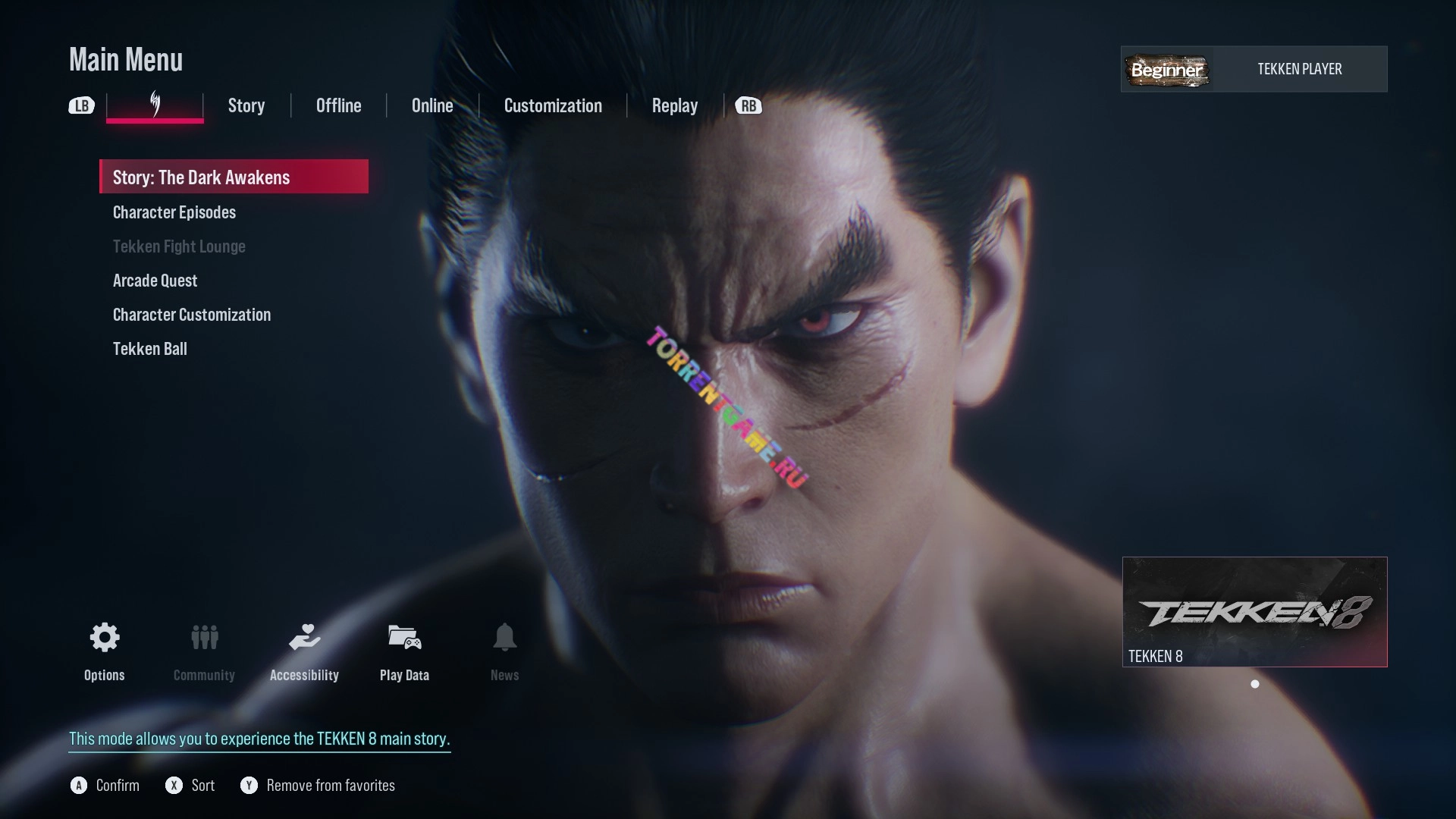Open Character Customization from the list

click(x=192, y=315)
